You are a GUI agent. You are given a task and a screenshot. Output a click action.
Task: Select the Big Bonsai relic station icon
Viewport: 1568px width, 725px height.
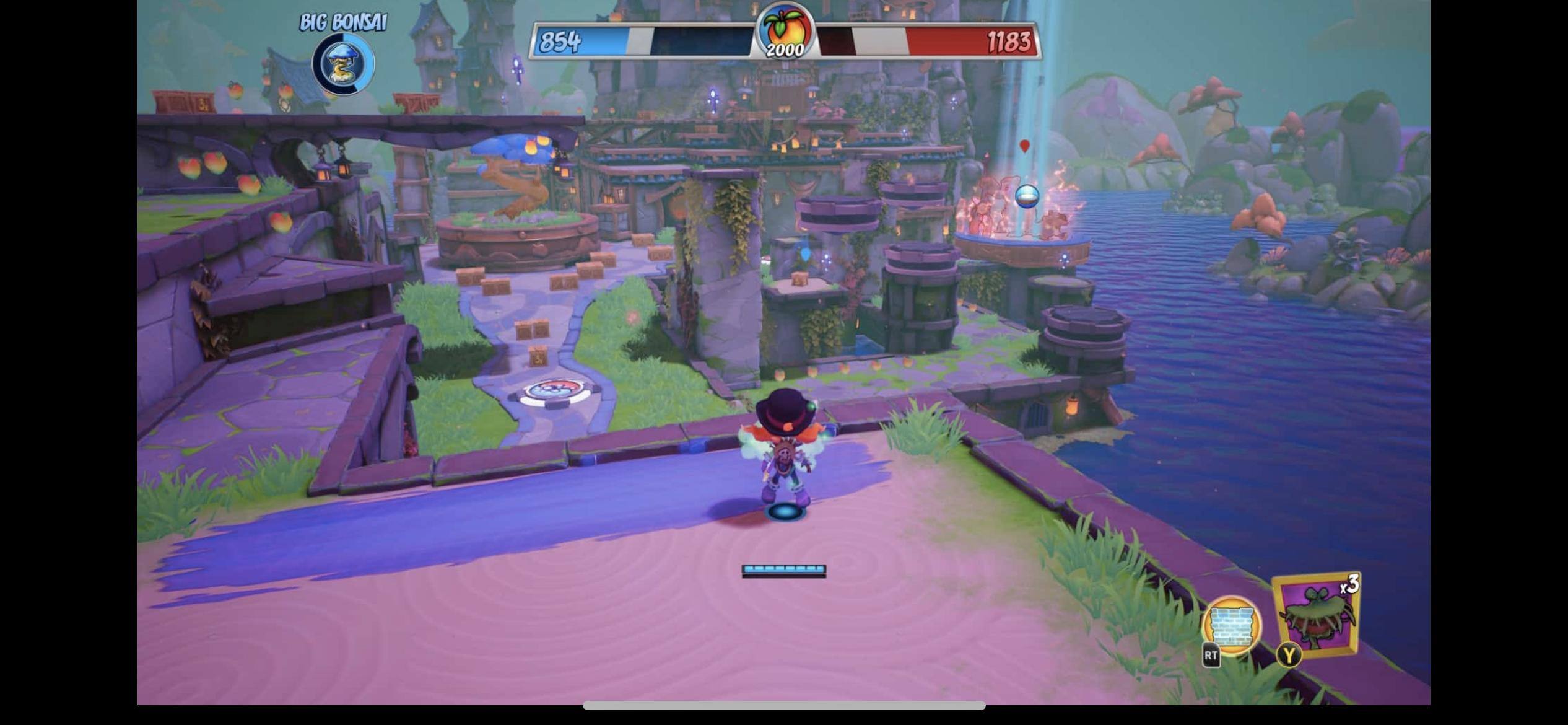tap(343, 64)
